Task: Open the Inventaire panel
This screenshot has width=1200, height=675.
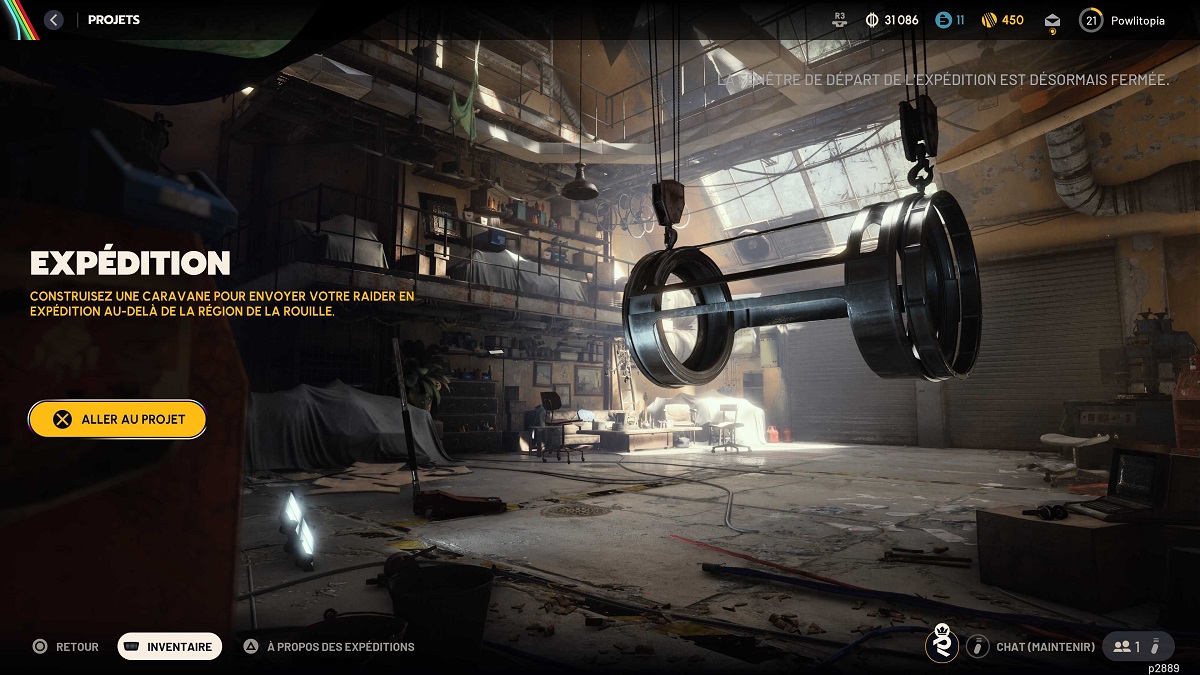Action: pyautogui.click(x=170, y=647)
